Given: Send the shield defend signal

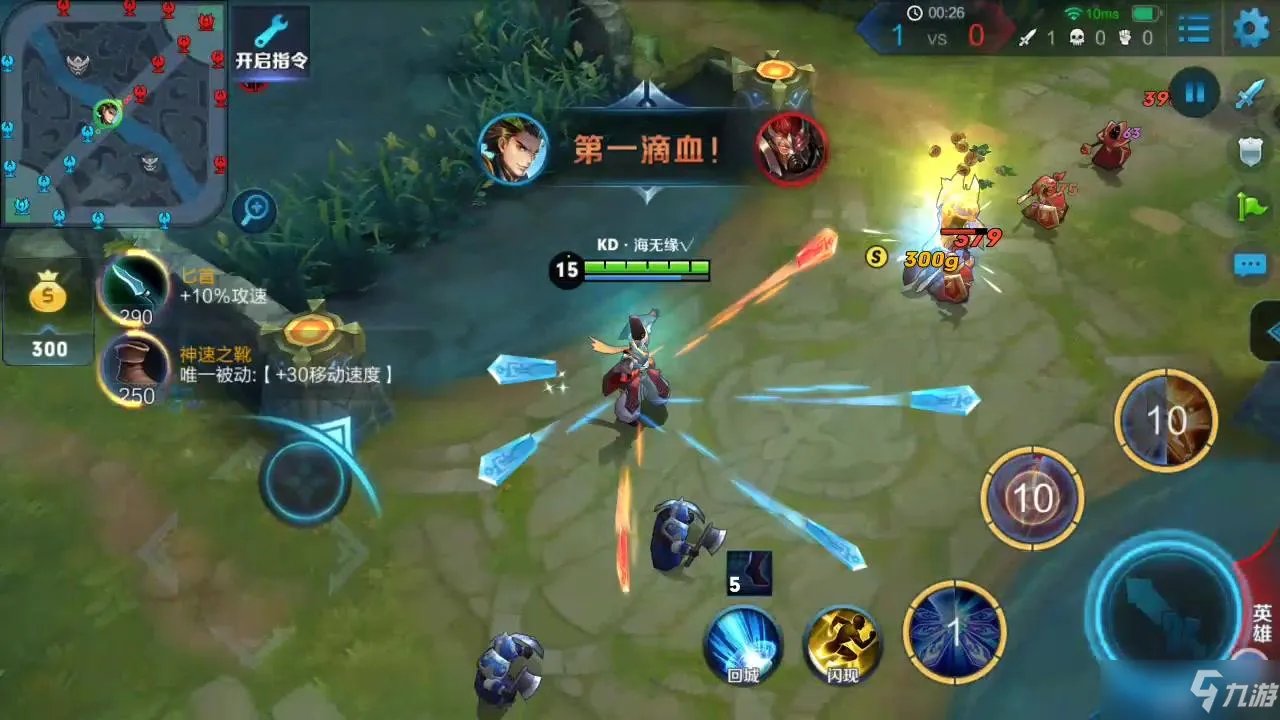Looking at the screenshot, I should (x=1251, y=151).
